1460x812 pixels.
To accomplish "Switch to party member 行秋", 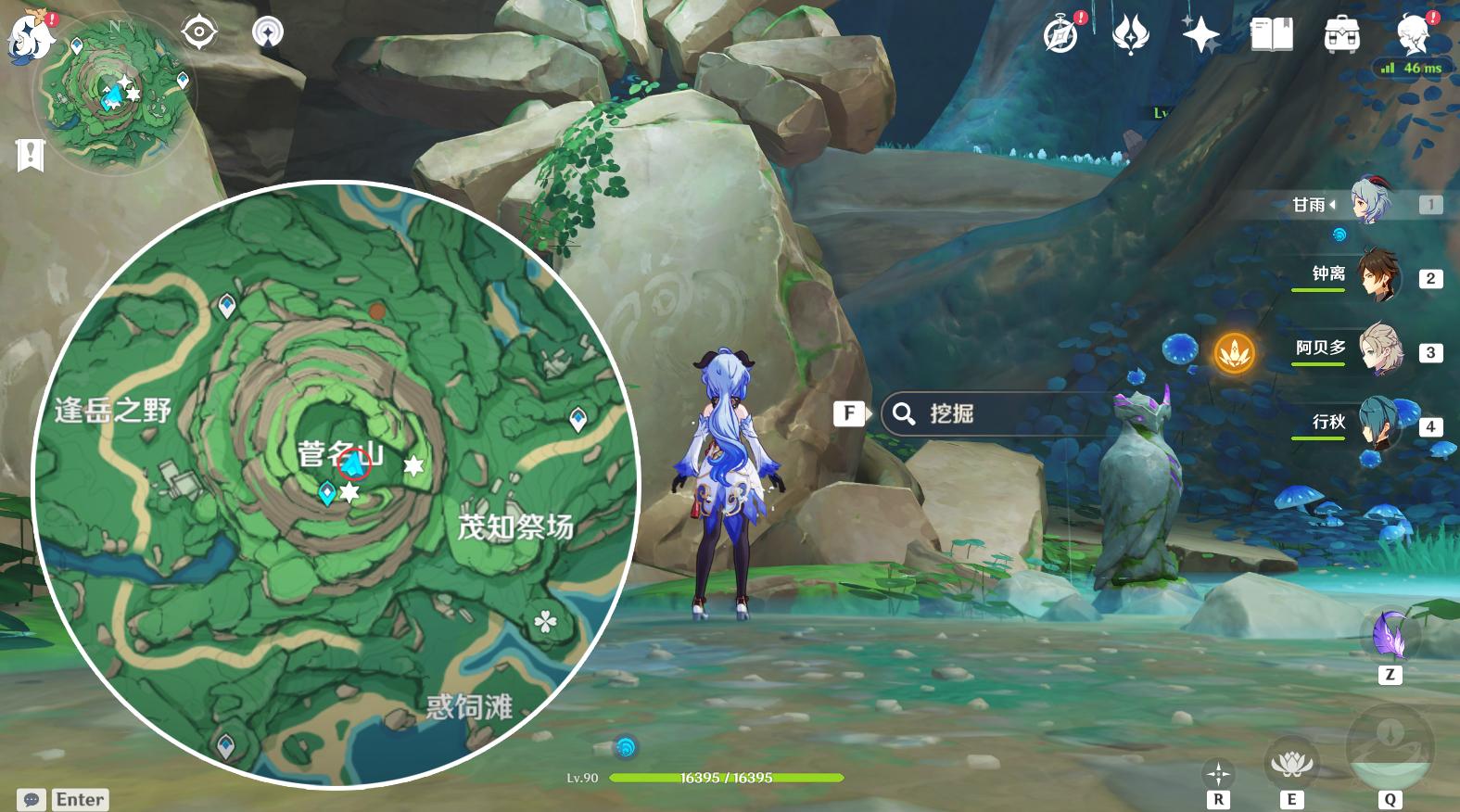I will tap(1378, 424).
